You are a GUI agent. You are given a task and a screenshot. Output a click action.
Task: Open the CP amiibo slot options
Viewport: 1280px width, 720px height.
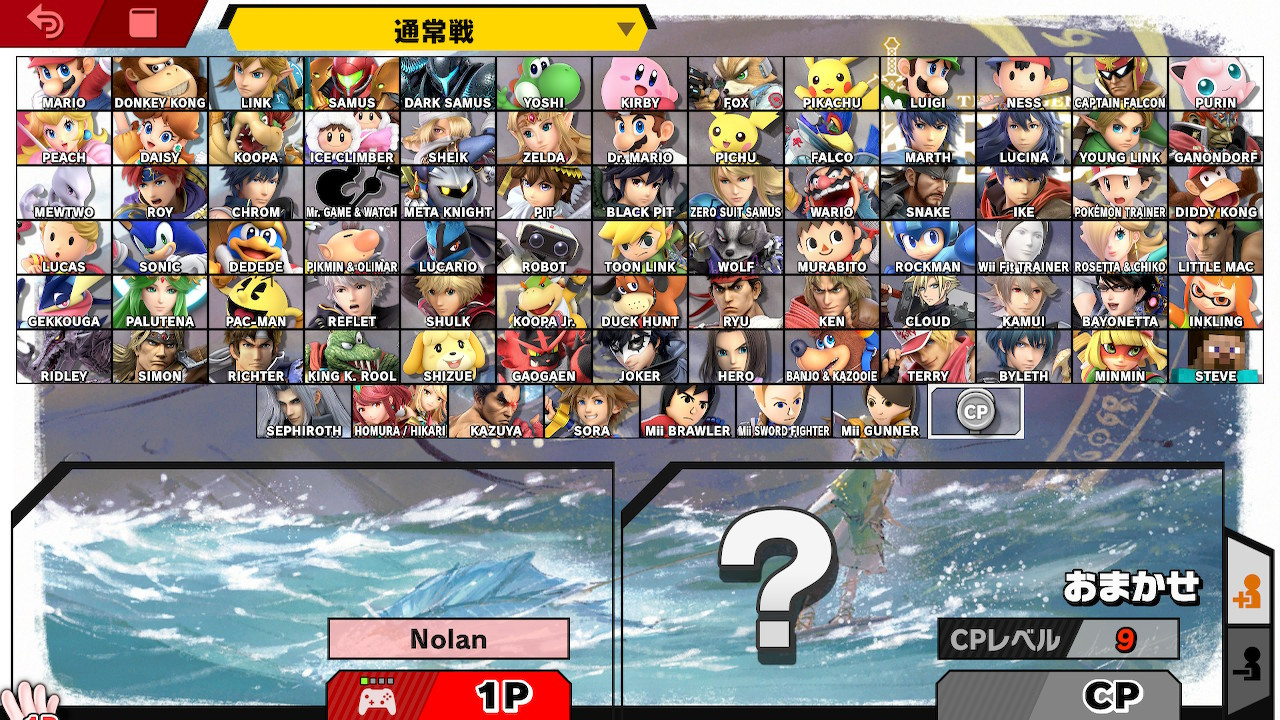point(976,410)
